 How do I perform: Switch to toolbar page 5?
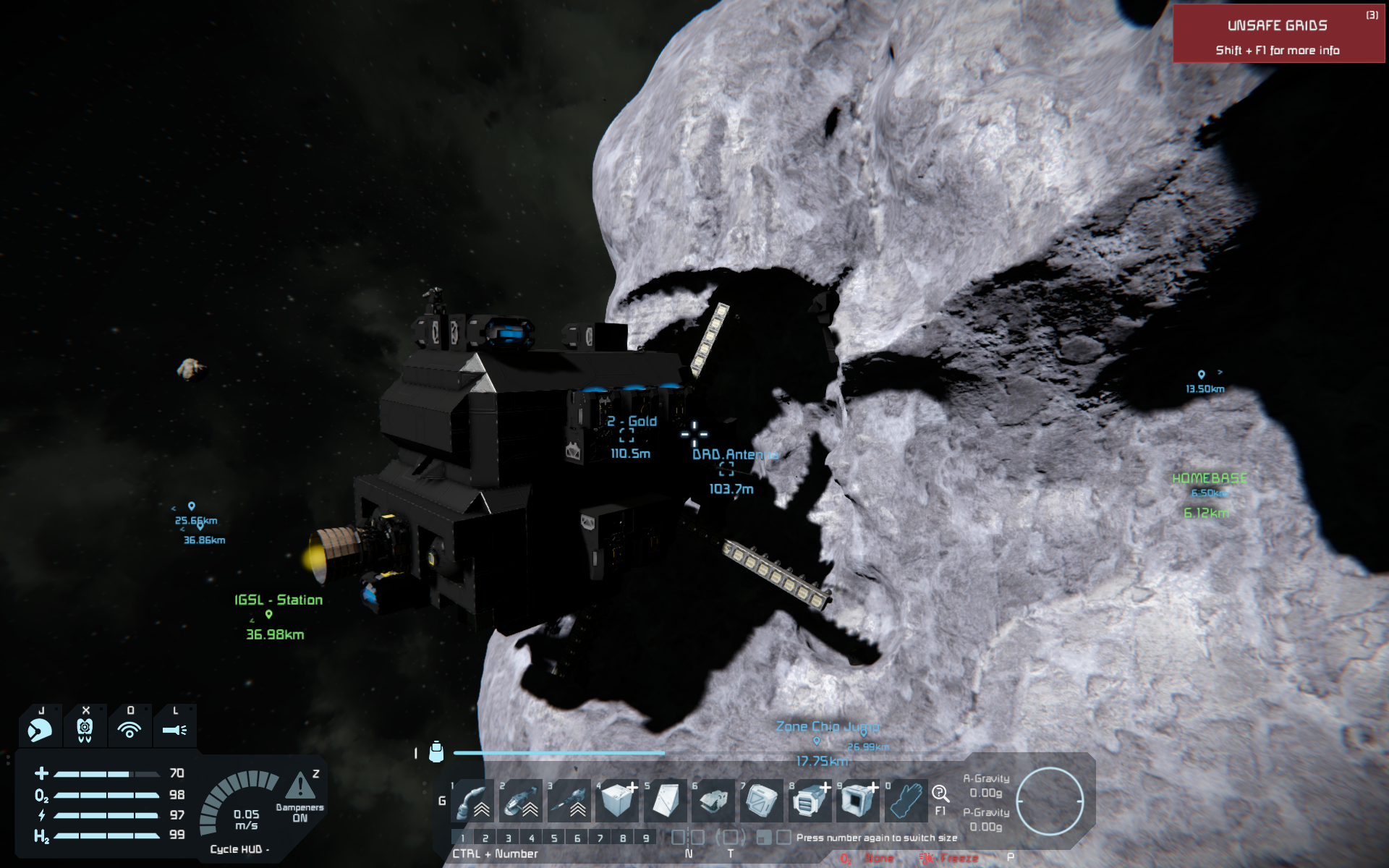(554, 838)
